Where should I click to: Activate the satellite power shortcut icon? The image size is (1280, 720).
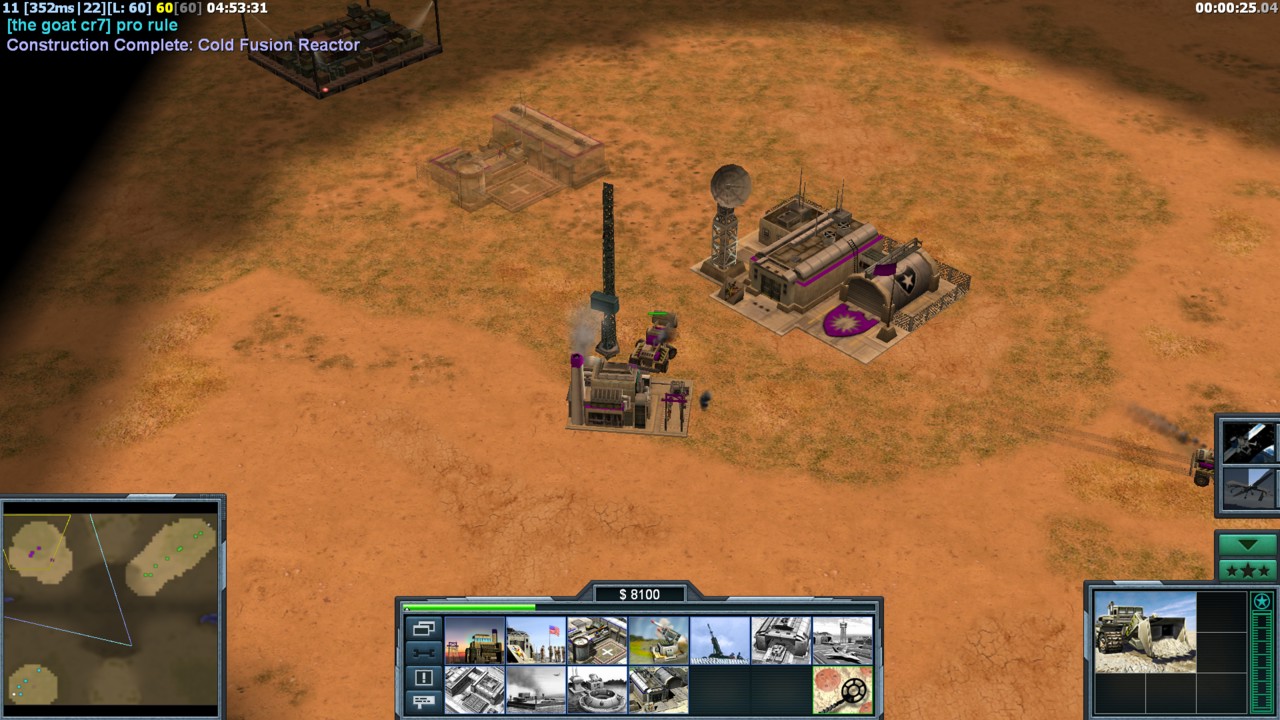(1249, 442)
